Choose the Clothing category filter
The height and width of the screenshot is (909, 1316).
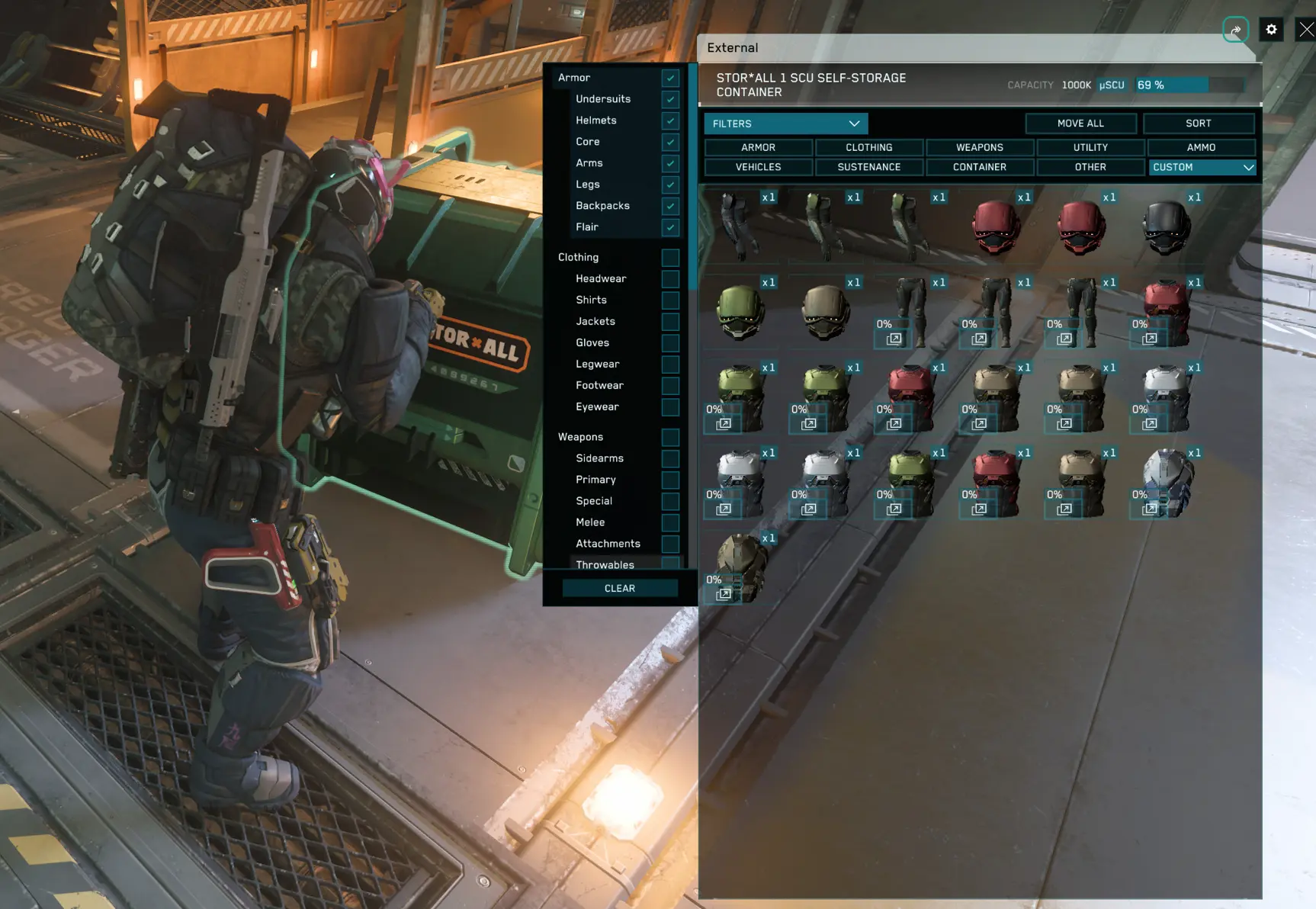868,147
